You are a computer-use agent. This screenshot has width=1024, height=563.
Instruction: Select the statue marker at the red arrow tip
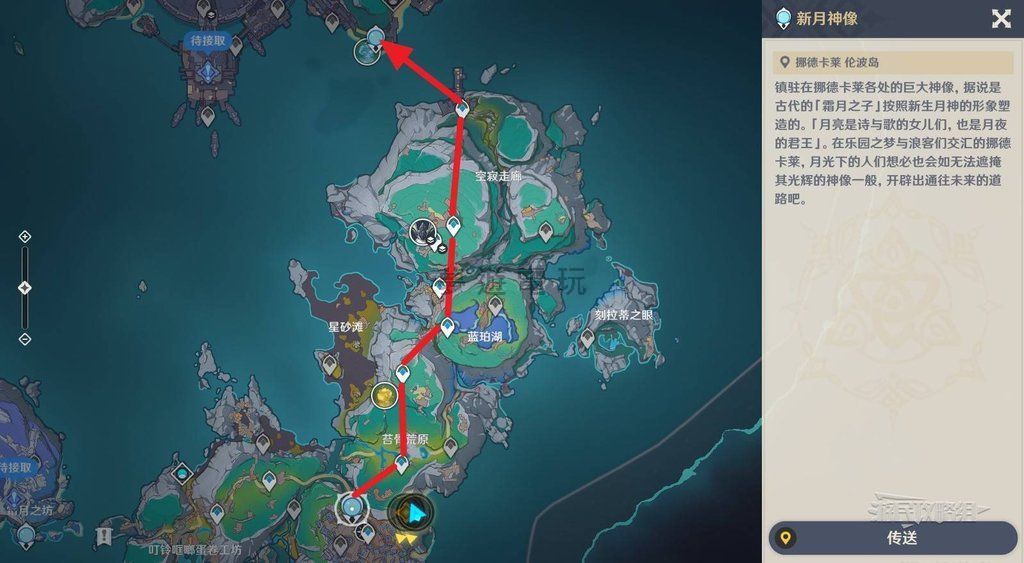375,39
